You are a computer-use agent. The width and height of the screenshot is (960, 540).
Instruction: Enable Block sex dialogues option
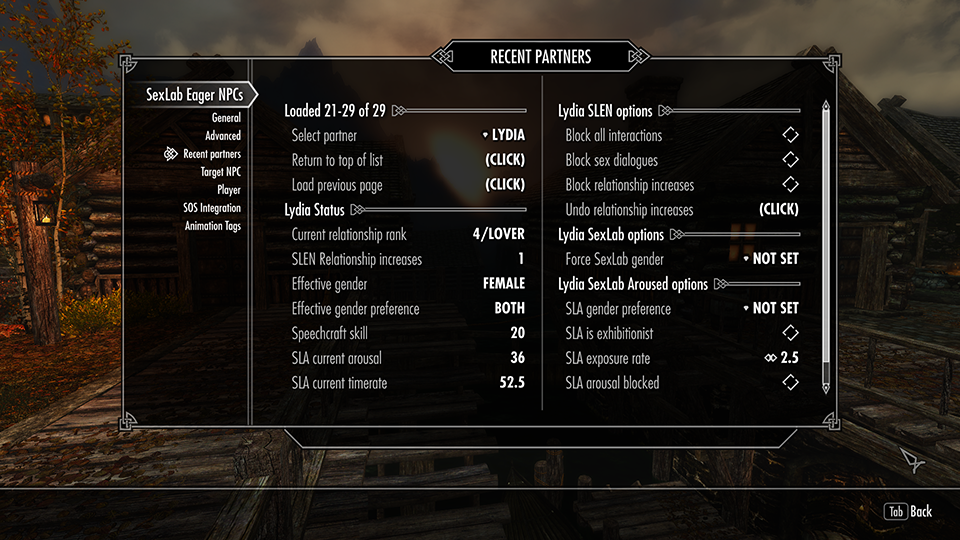790,160
